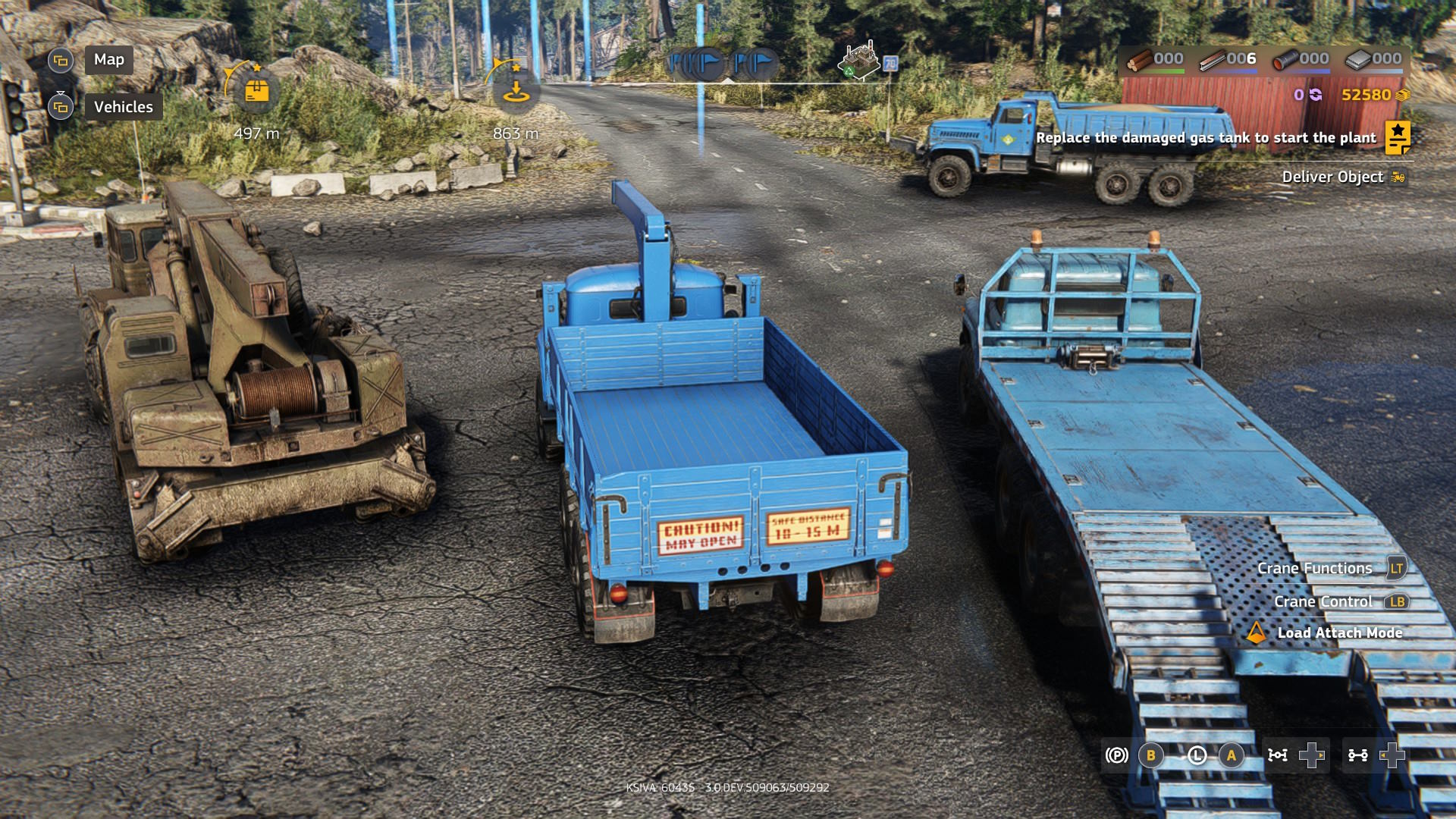Open the gas tank replacement objective
The width and height of the screenshot is (1456, 819).
(1205, 138)
